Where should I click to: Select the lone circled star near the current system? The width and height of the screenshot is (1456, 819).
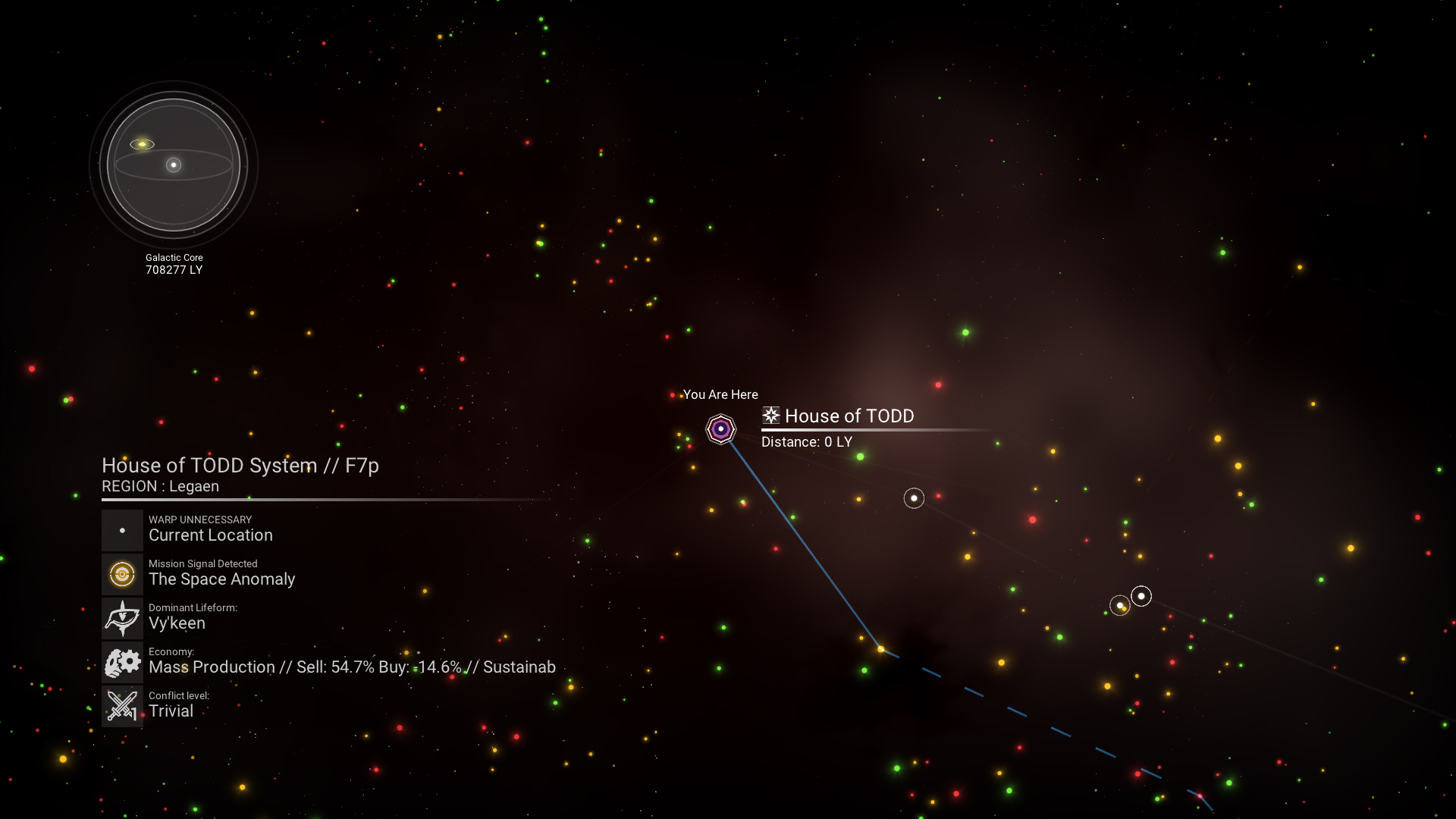point(914,498)
